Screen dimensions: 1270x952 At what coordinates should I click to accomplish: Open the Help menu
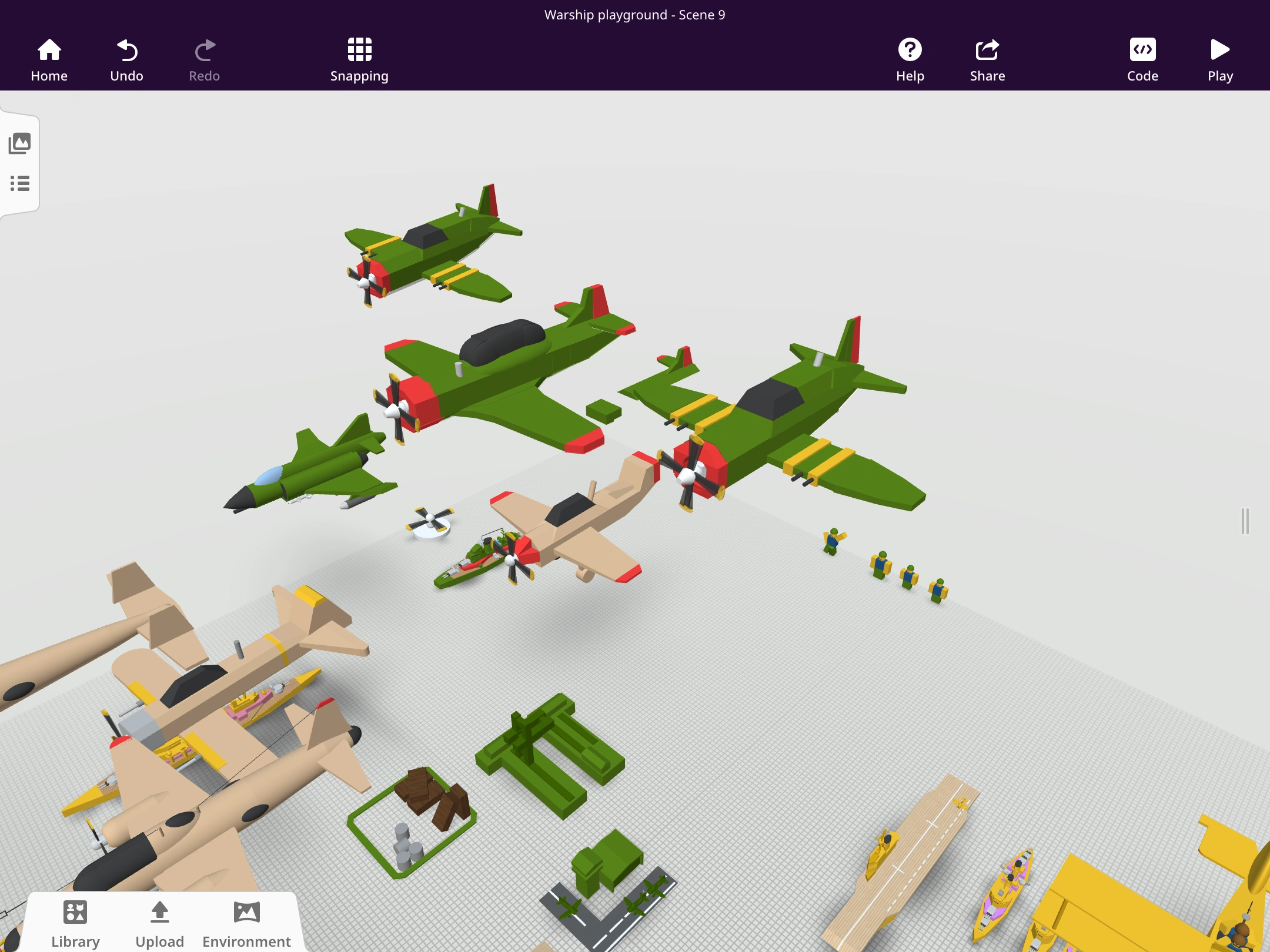910,59
